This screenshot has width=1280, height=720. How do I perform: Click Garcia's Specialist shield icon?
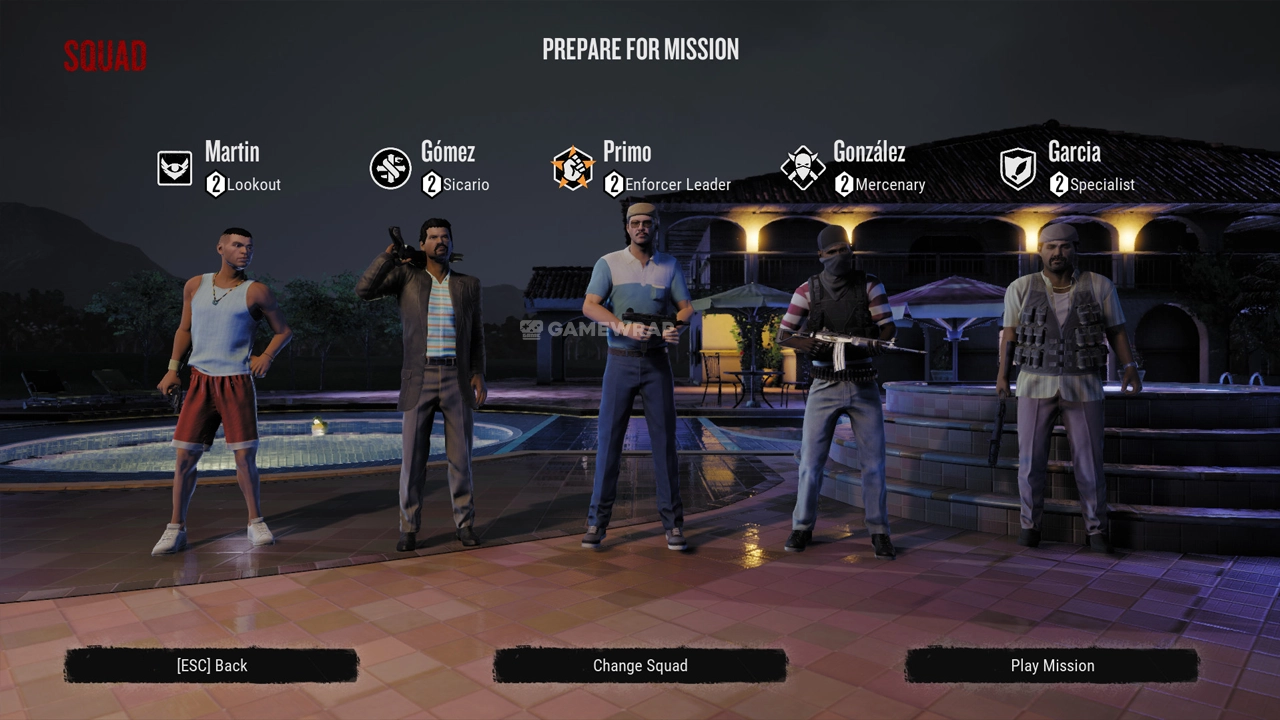[x=1018, y=168]
